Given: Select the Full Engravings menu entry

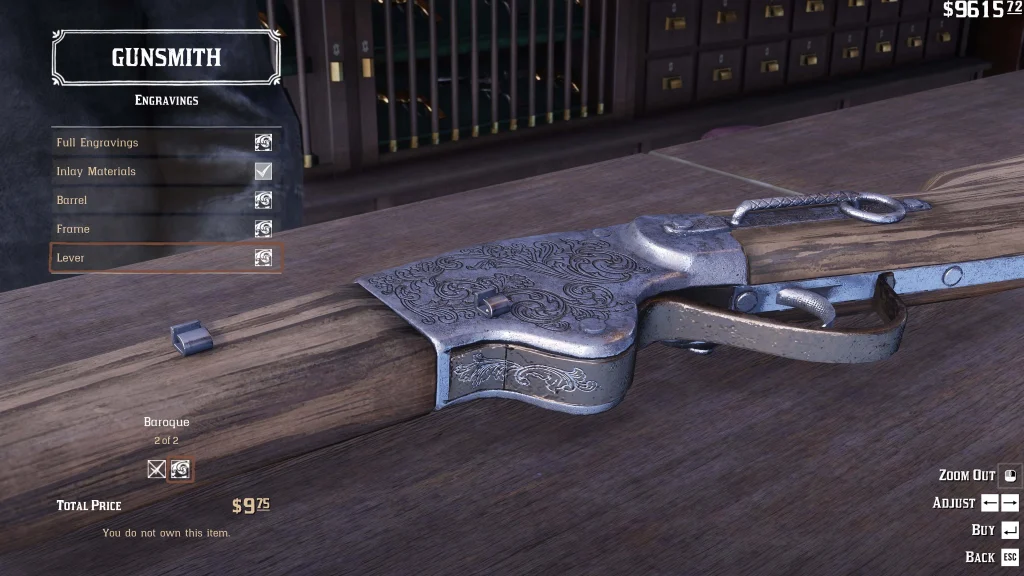Looking at the screenshot, I should (x=165, y=143).
